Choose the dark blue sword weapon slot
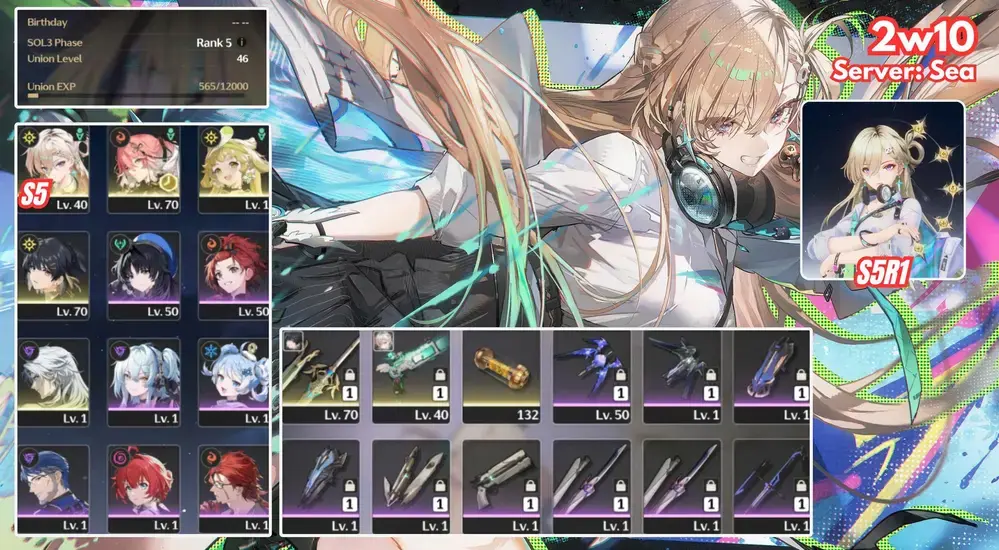 [772, 482]
